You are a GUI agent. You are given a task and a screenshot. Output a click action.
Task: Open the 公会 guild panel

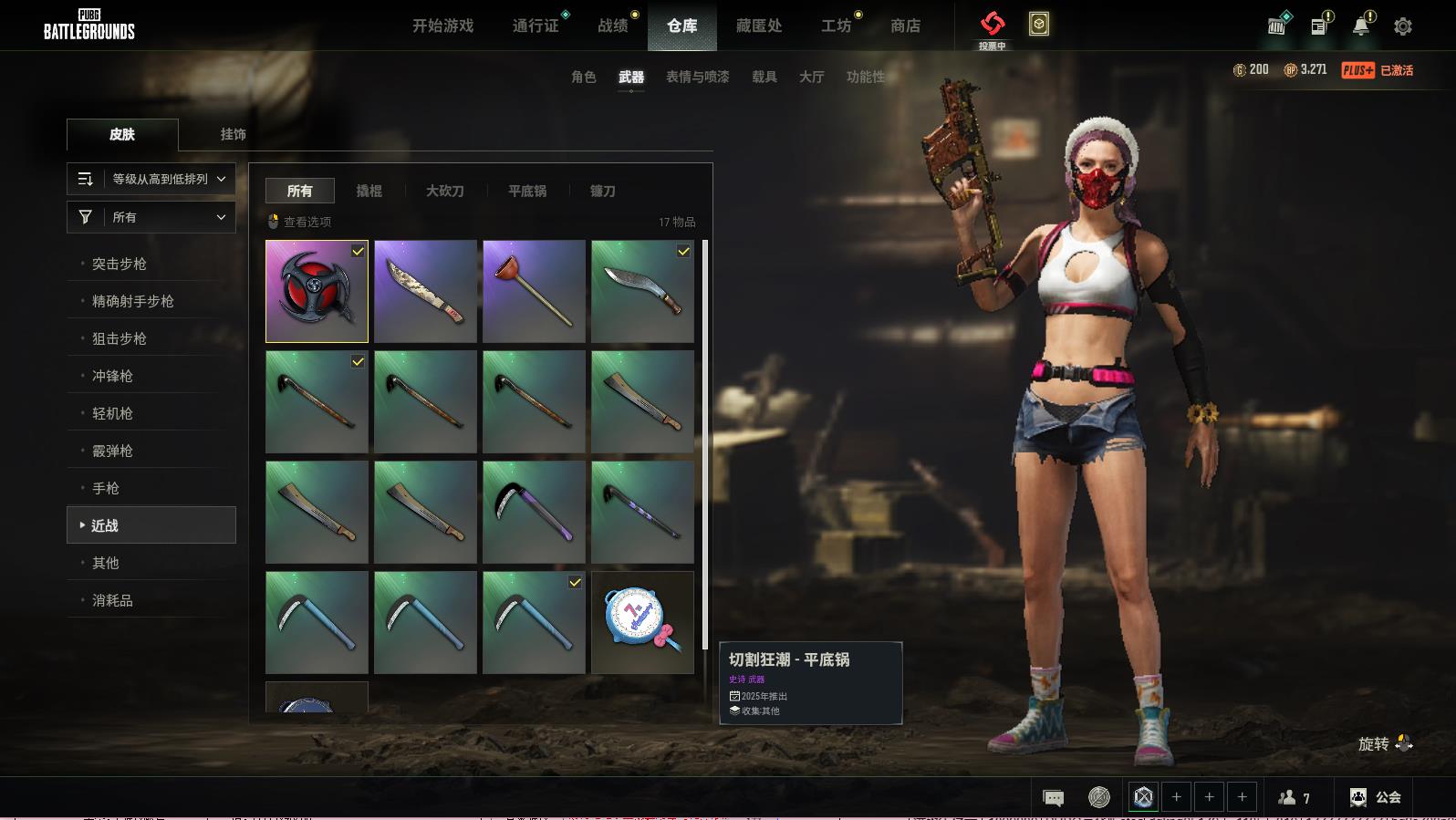[1376, 797]
